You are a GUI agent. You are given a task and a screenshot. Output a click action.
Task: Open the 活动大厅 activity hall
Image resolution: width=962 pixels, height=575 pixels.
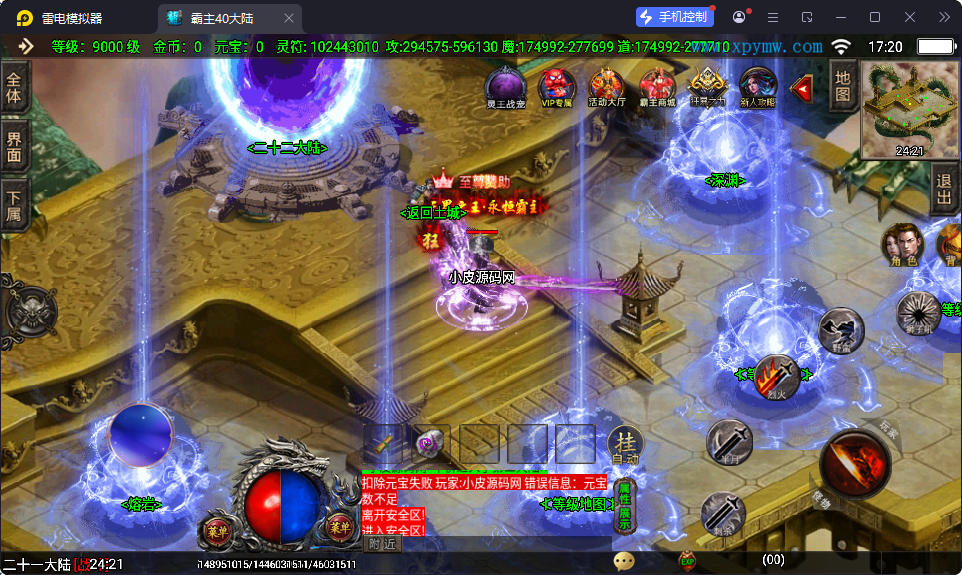(606, 86)
